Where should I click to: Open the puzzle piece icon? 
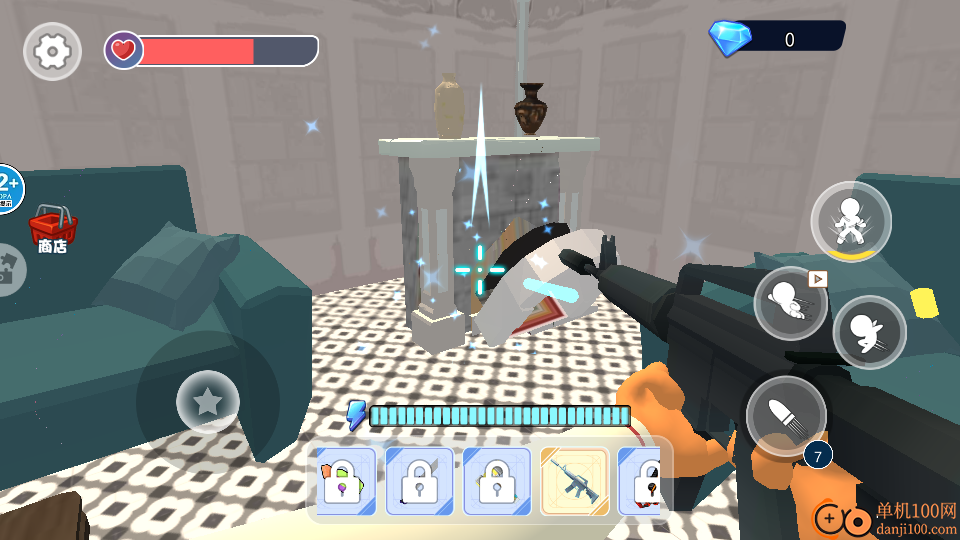(x=10, y=269)
